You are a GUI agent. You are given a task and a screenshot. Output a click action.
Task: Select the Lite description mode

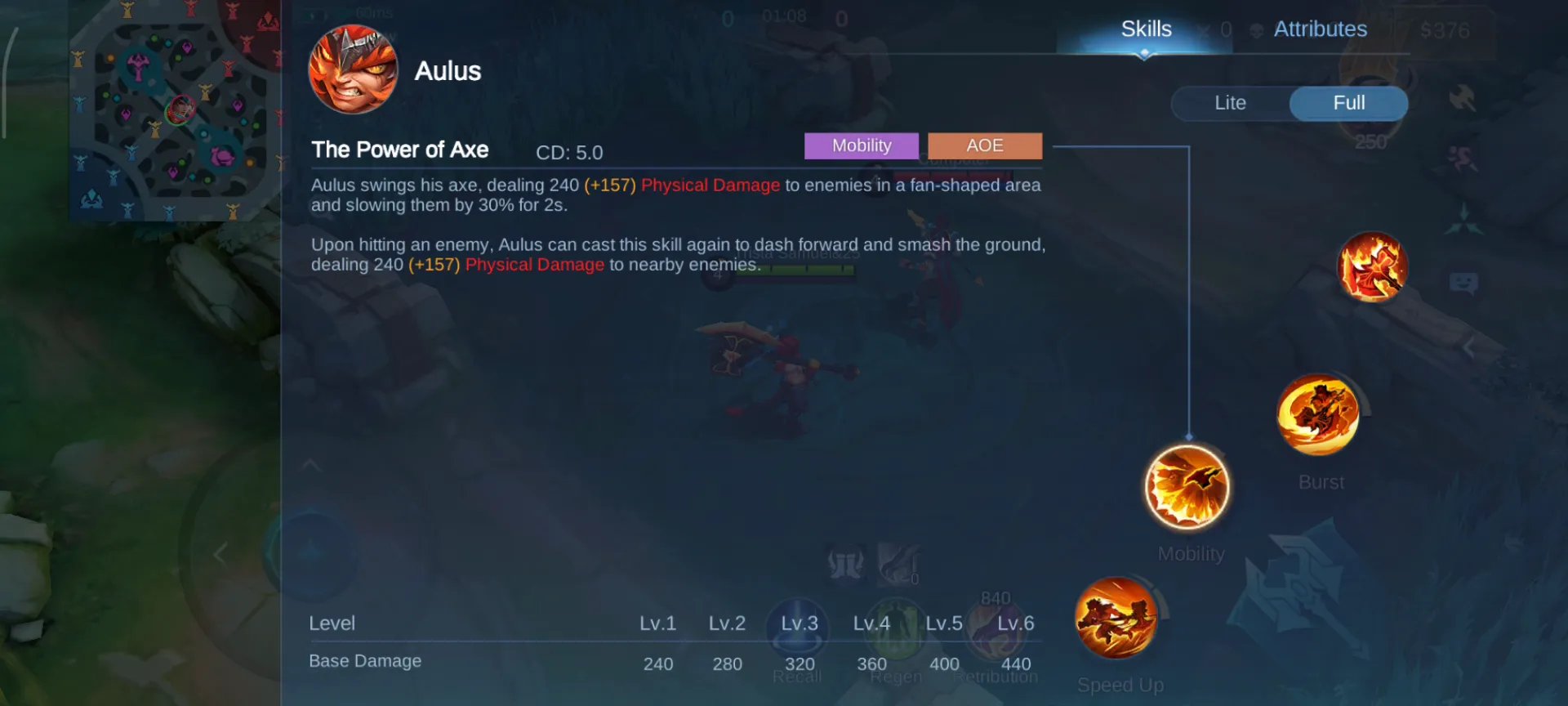tap(1230, 103)
